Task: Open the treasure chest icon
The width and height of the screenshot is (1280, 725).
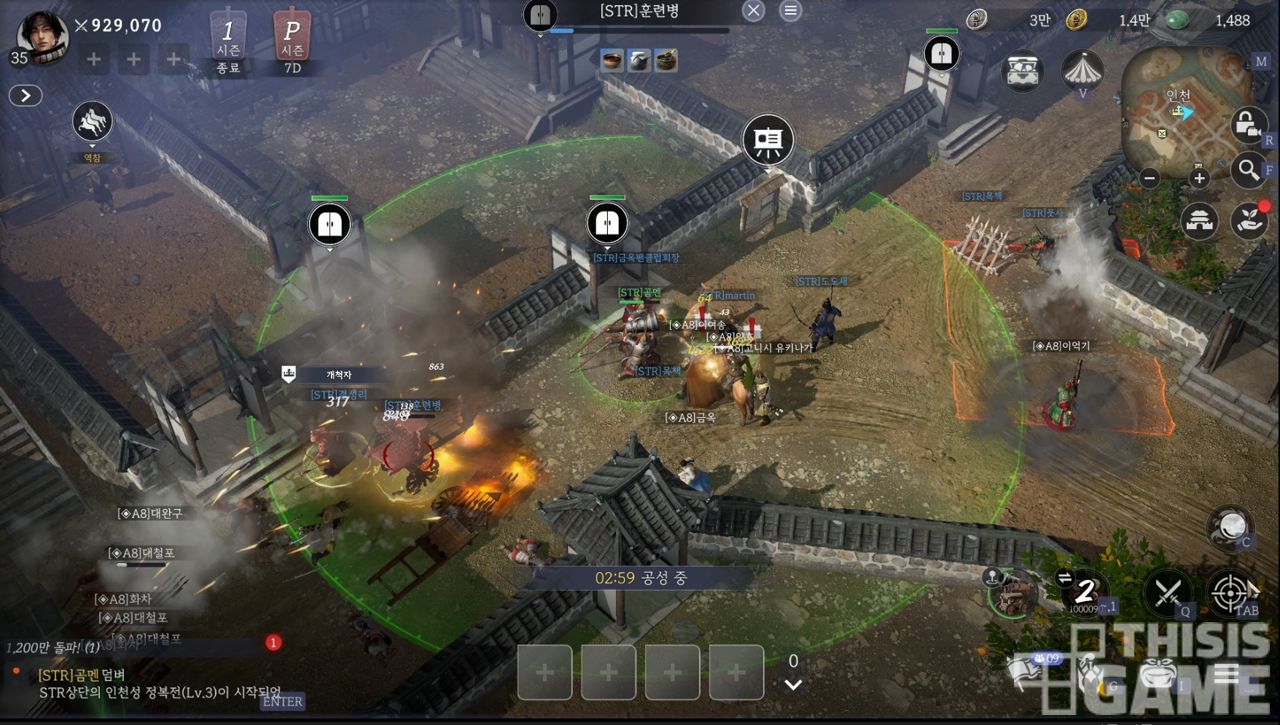Action: (x=1023, y=71)
